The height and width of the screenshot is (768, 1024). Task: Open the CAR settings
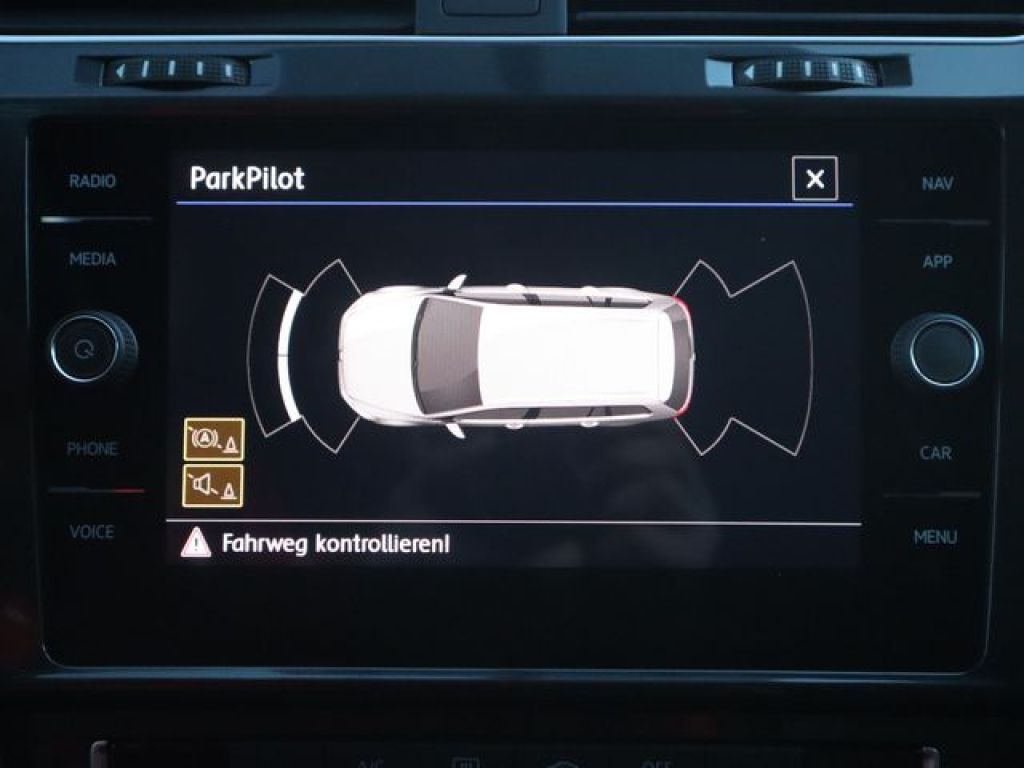pyautogui.click(x=936, y=453)
